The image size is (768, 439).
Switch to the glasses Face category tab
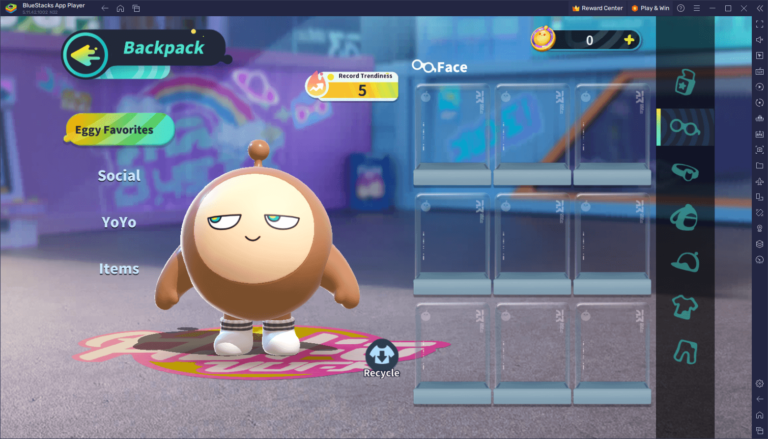tap(685, 127)
